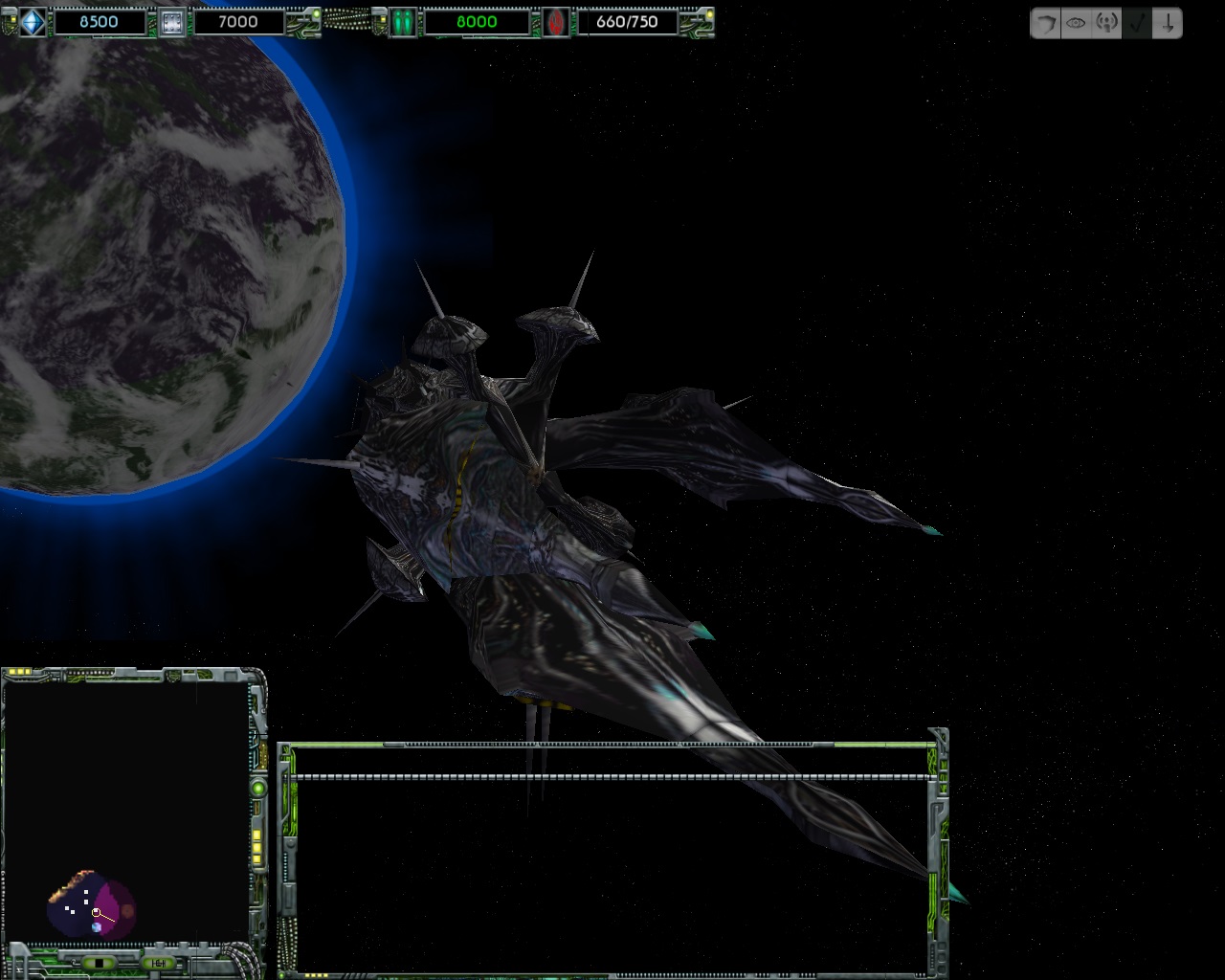
Task: Click the shield icon in the top-right toolbar
Action: pos(1046,24)
